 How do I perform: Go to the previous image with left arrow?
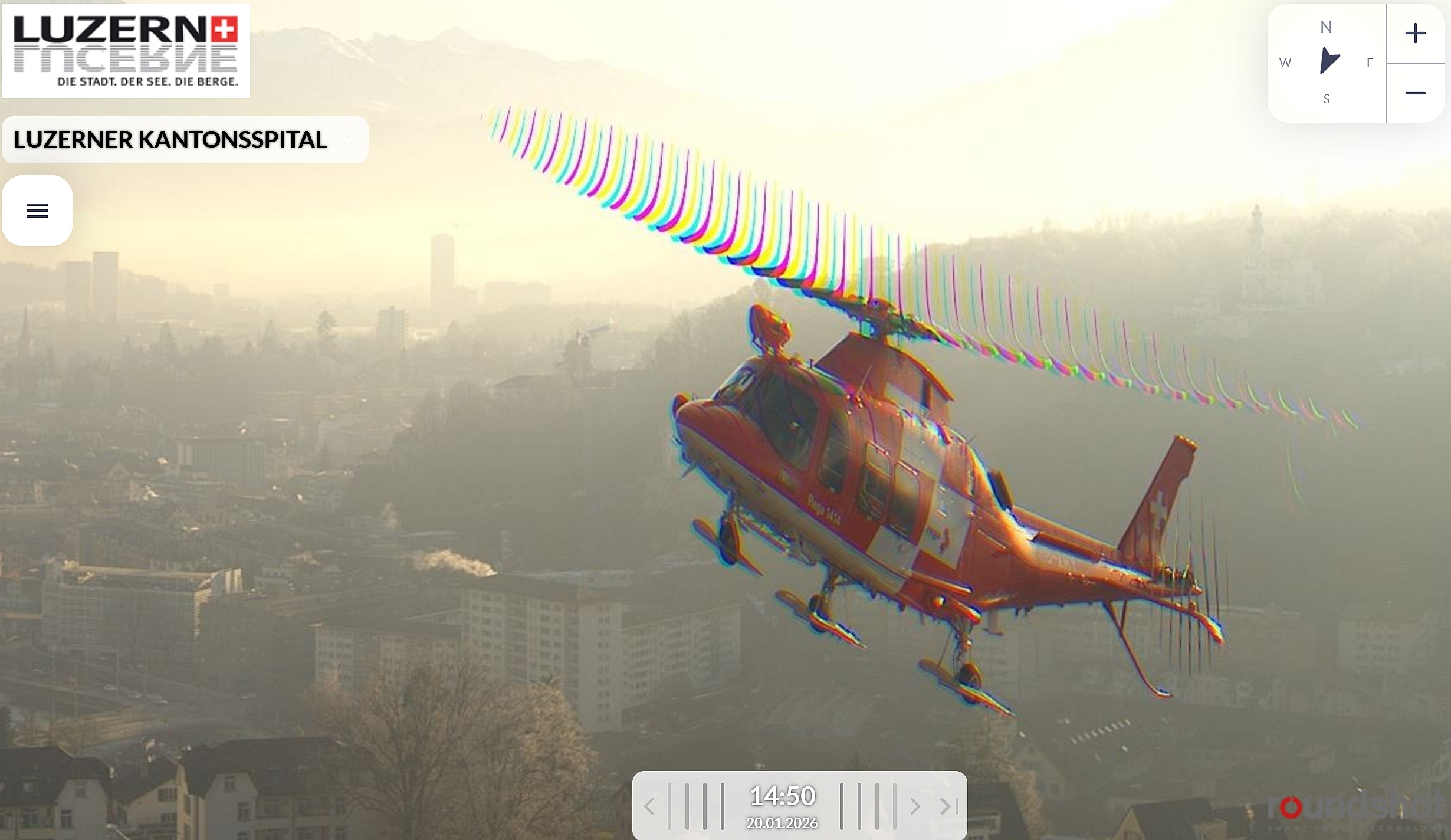tap(649, 806)
